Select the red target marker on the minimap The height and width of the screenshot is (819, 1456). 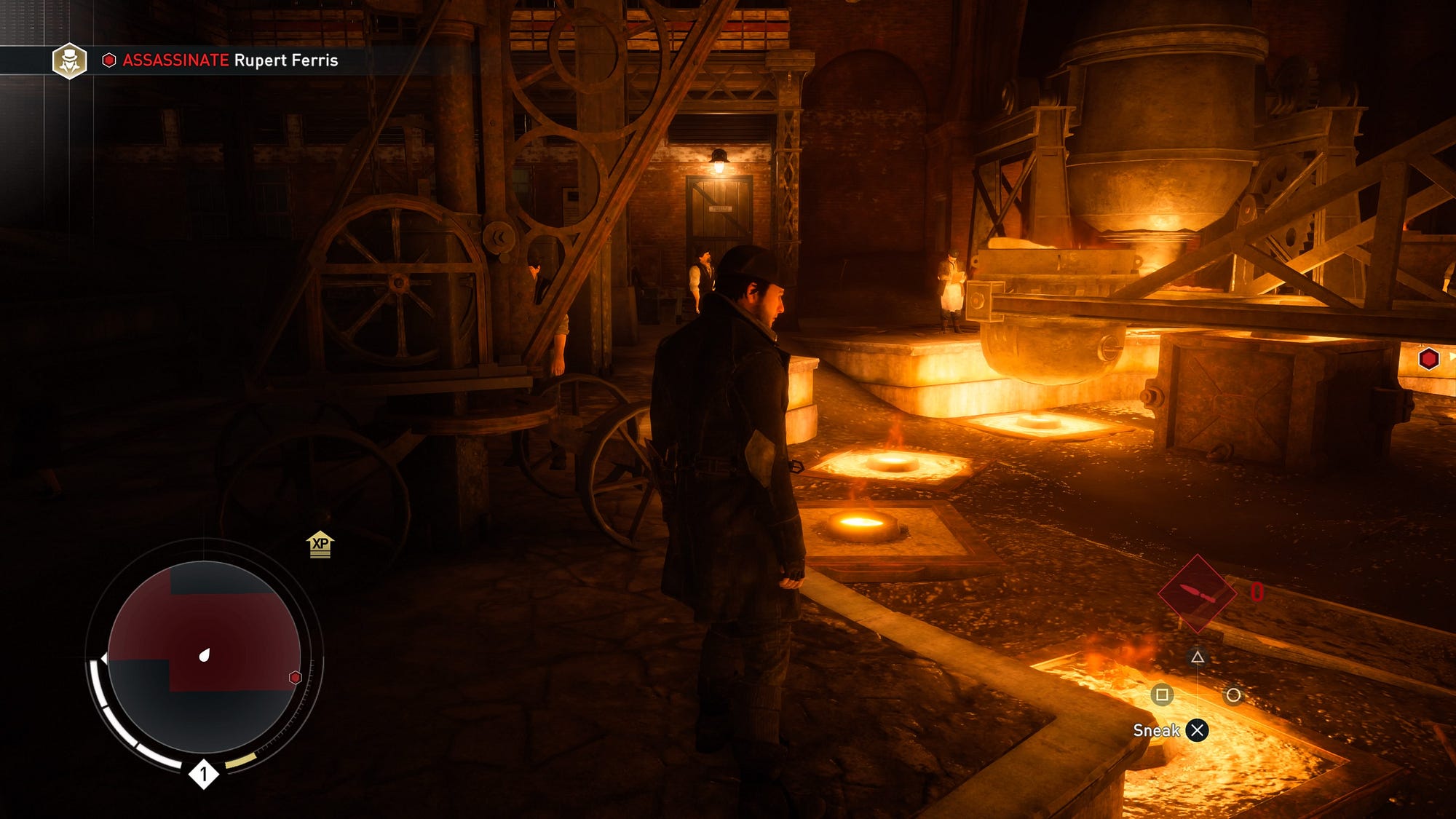pyautogui.click(x=295, y=678)
